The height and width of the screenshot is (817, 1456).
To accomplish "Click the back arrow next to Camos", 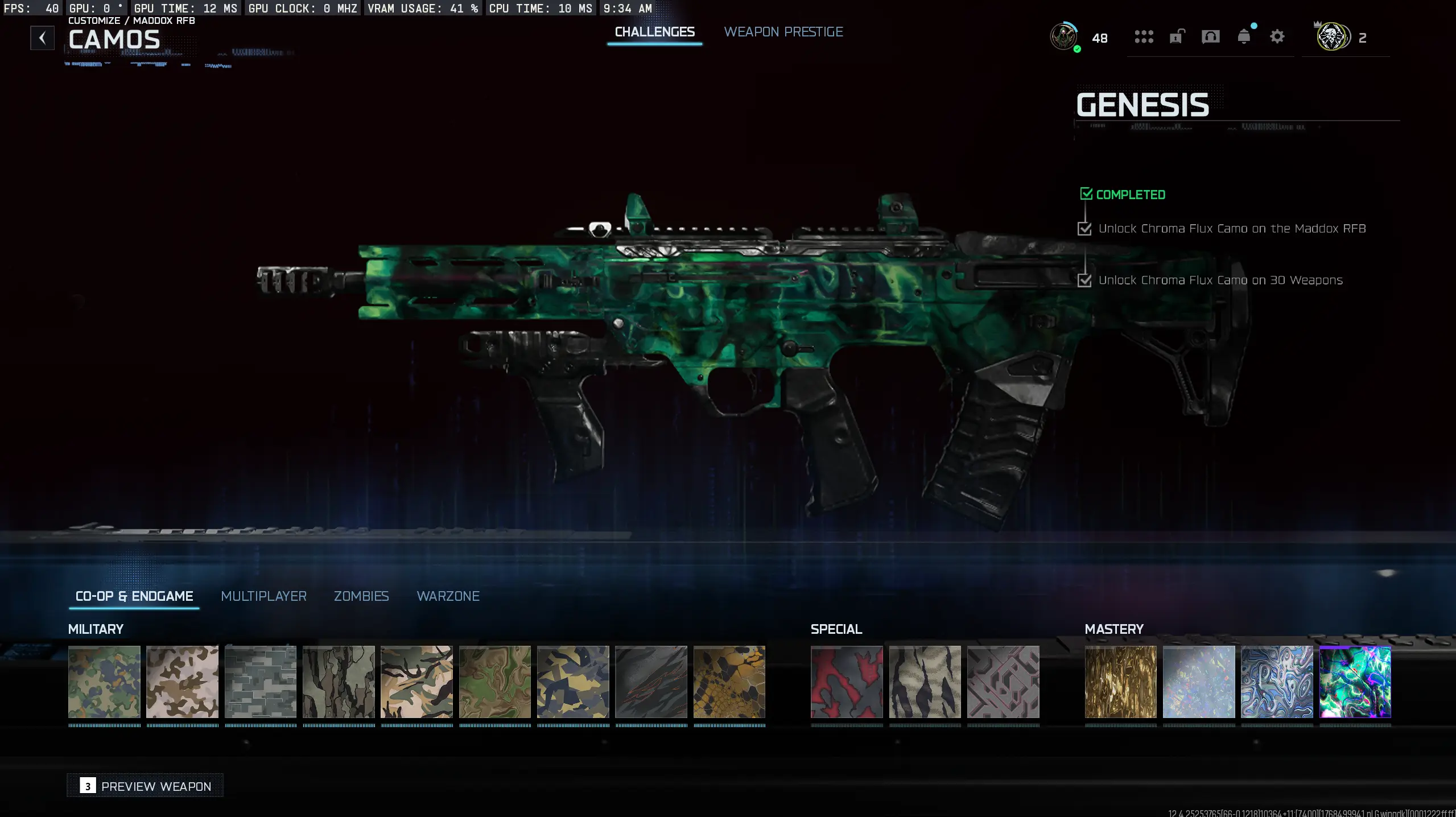I will 42,38.
